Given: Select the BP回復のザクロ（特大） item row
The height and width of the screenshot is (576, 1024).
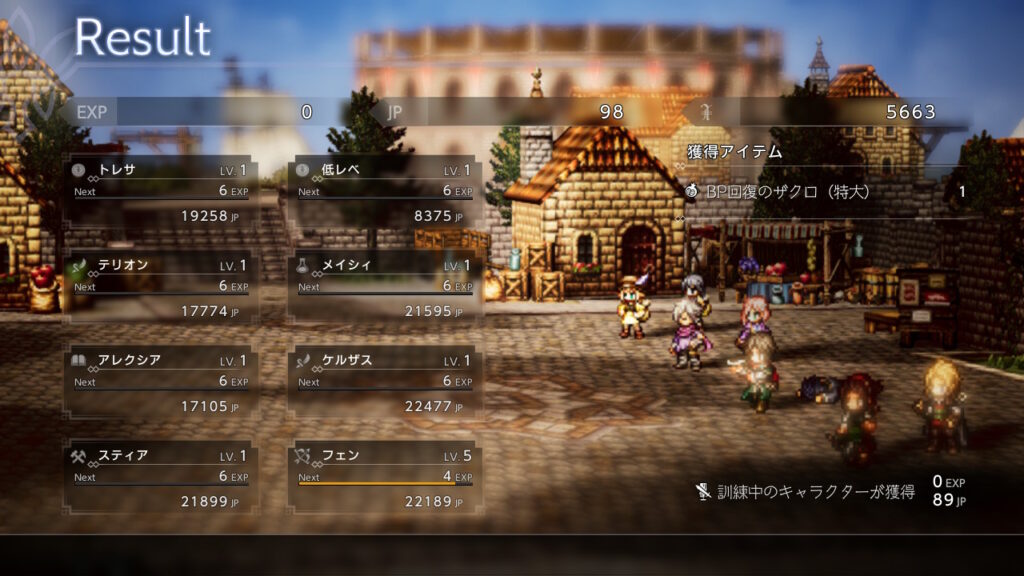Looking at the screenshot, I should tap(826, 191).
